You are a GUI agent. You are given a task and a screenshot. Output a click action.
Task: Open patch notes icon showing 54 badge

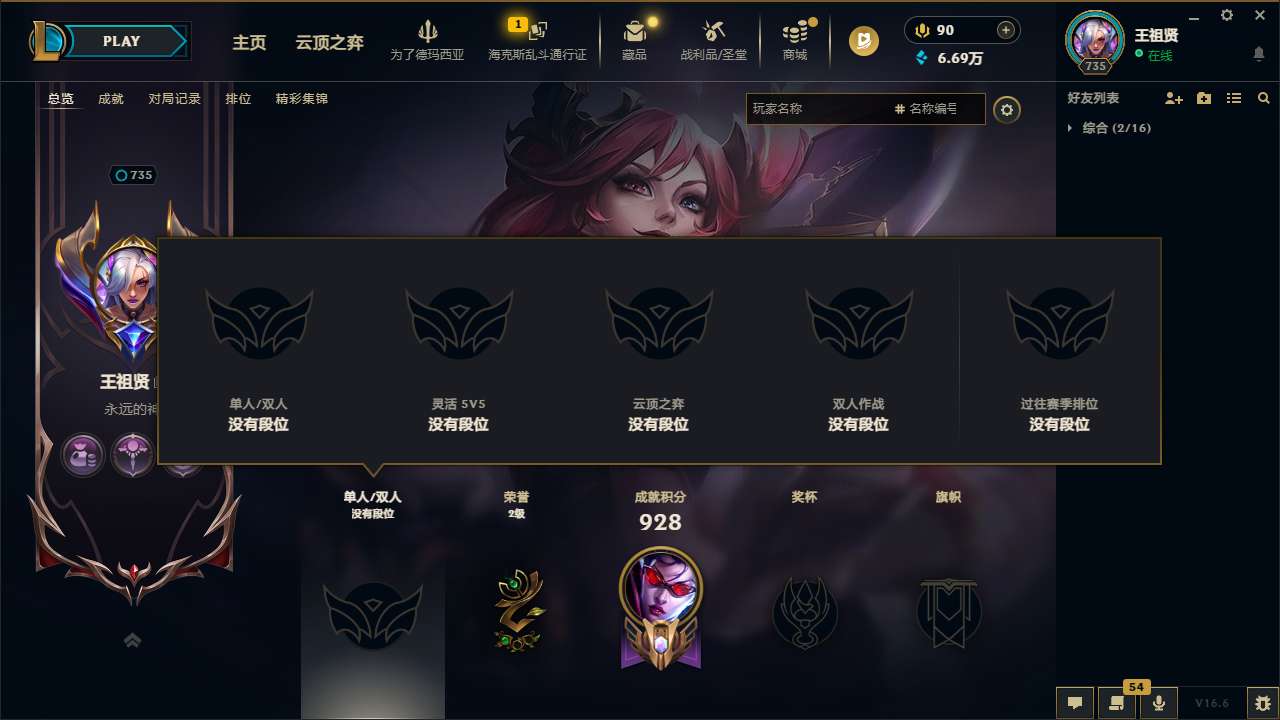coord(1117,703)
